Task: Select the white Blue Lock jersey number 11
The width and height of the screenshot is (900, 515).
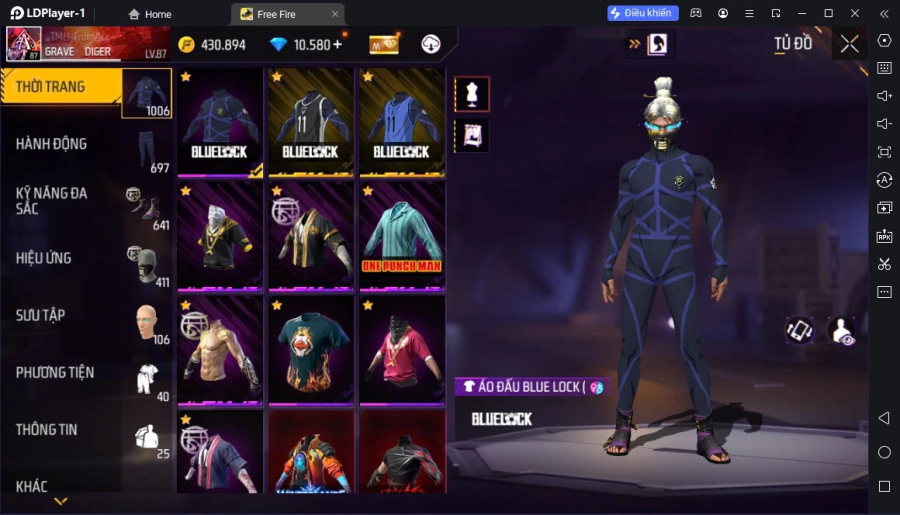Action: click(x=311, y=122)
